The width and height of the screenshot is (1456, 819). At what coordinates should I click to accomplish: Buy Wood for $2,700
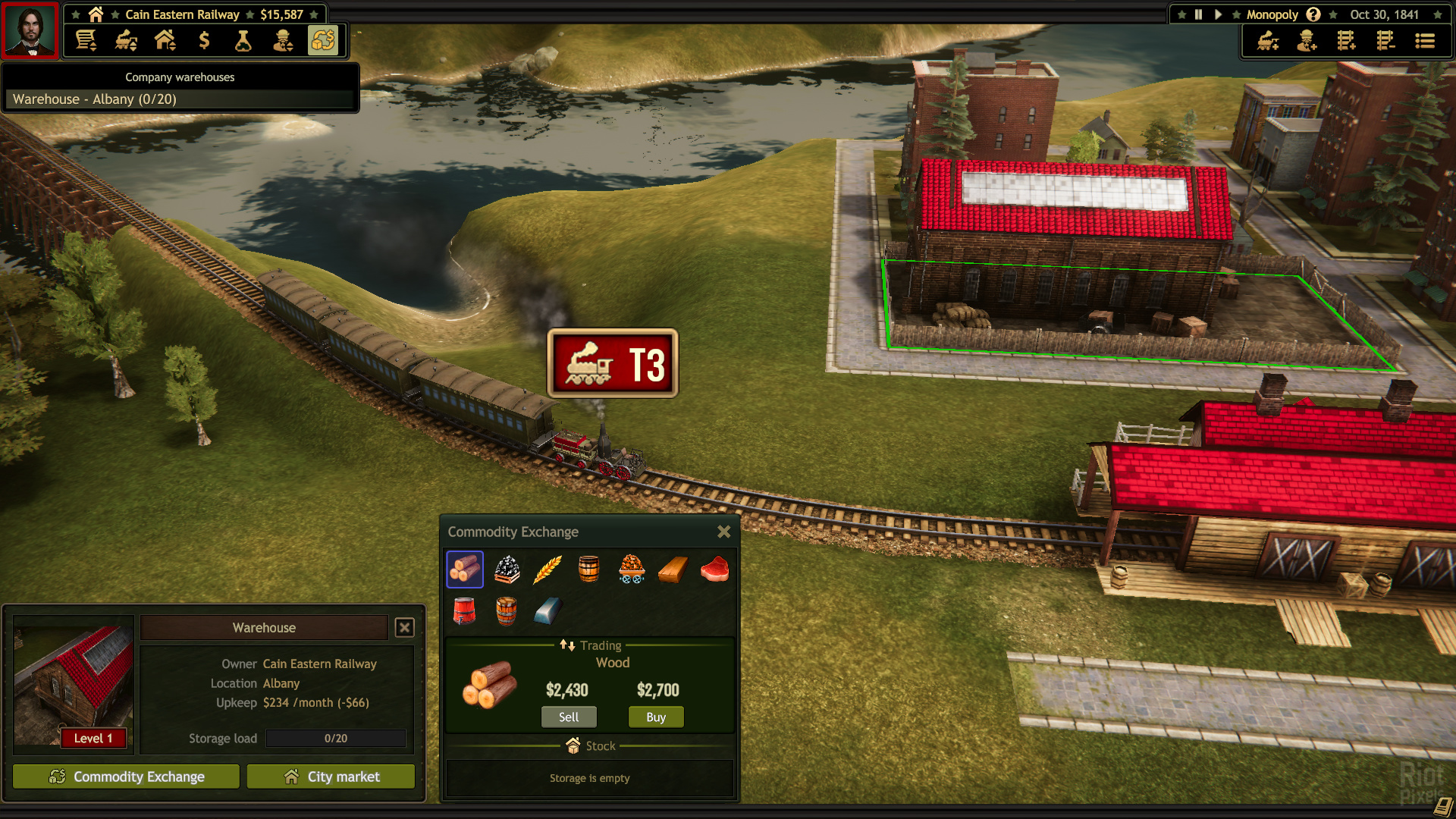[656, 717]
